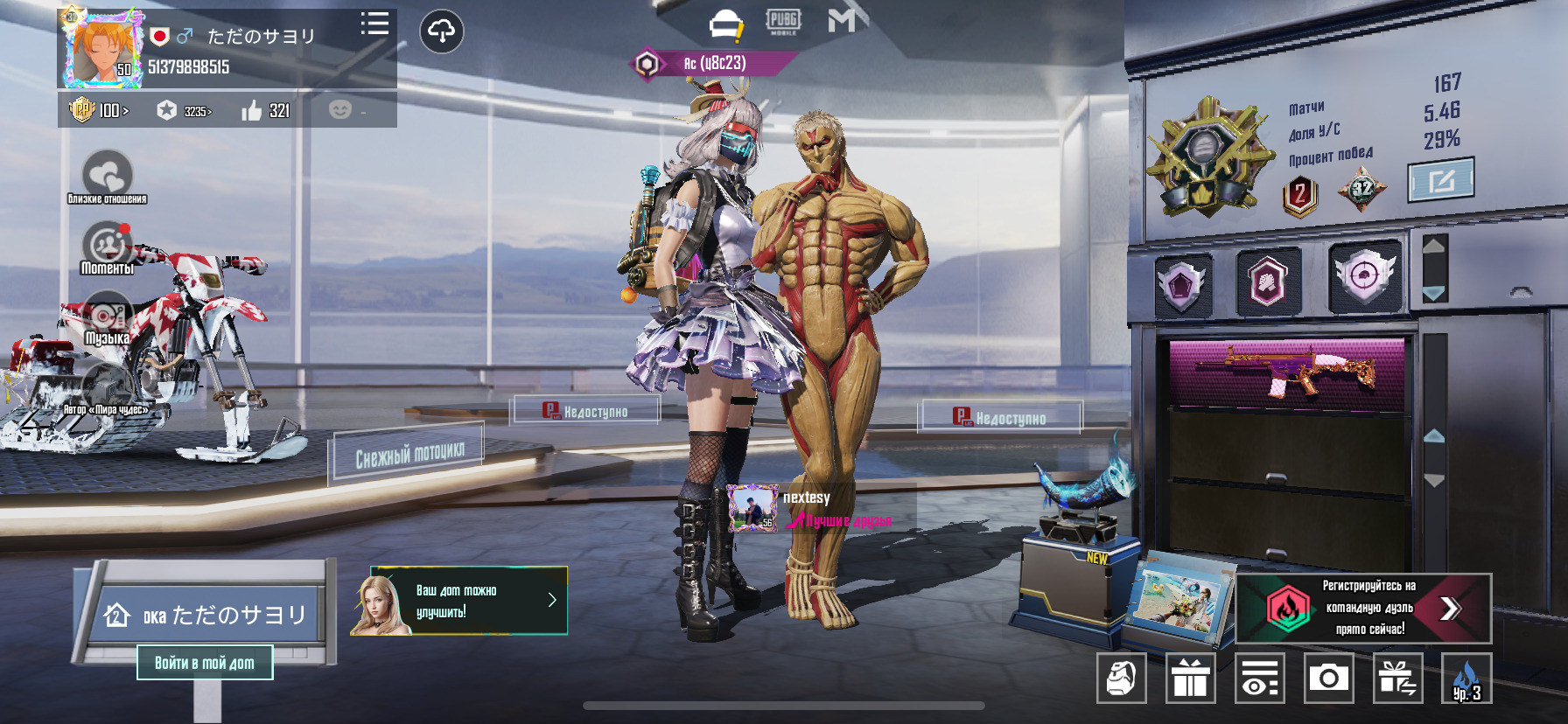
Task: Open the gift exchange icon with arrows
Action: click(x=1396, y=678)
